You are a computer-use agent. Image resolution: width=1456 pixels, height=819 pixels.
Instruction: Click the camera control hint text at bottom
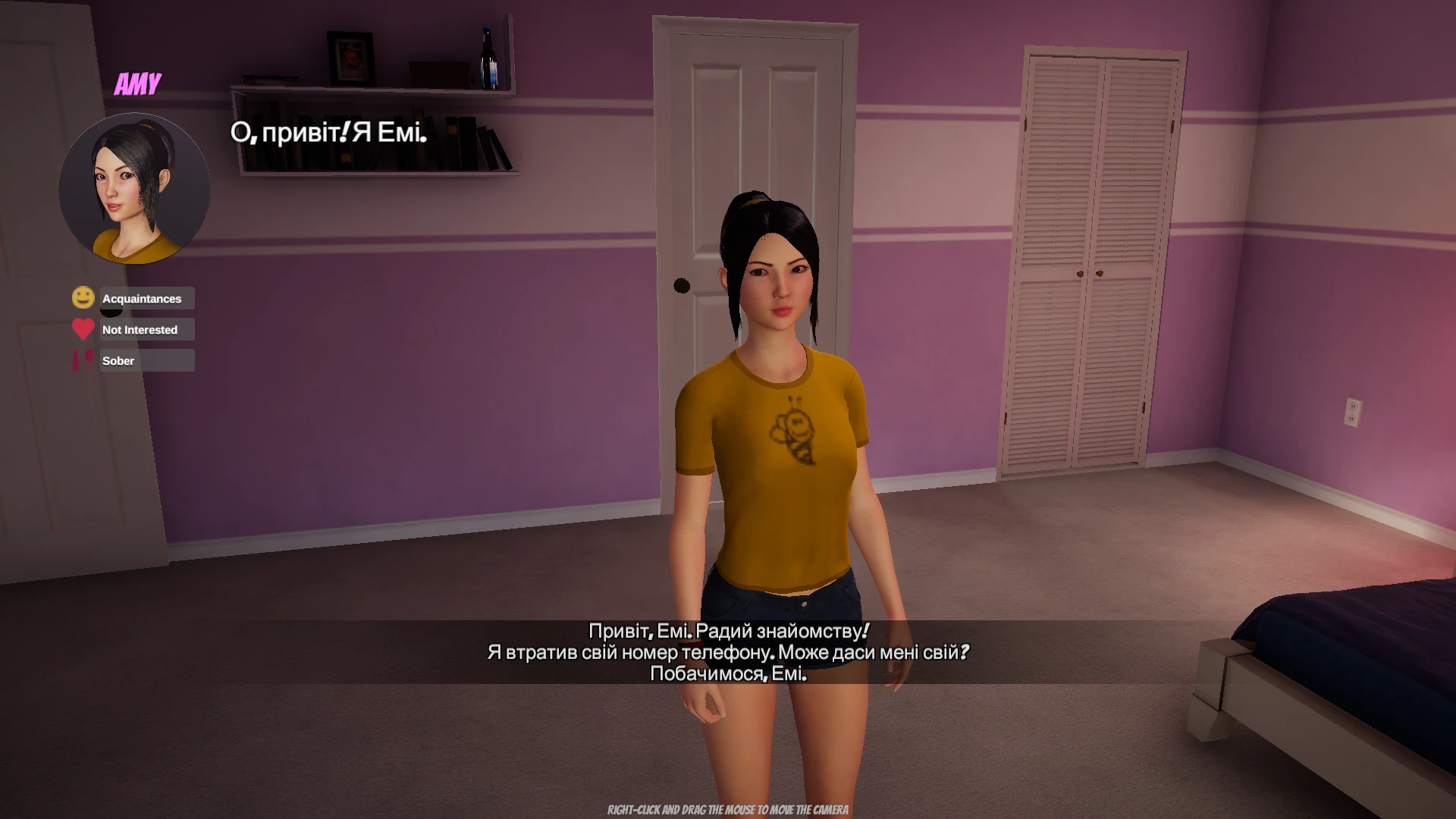click(x=726, y=810)
